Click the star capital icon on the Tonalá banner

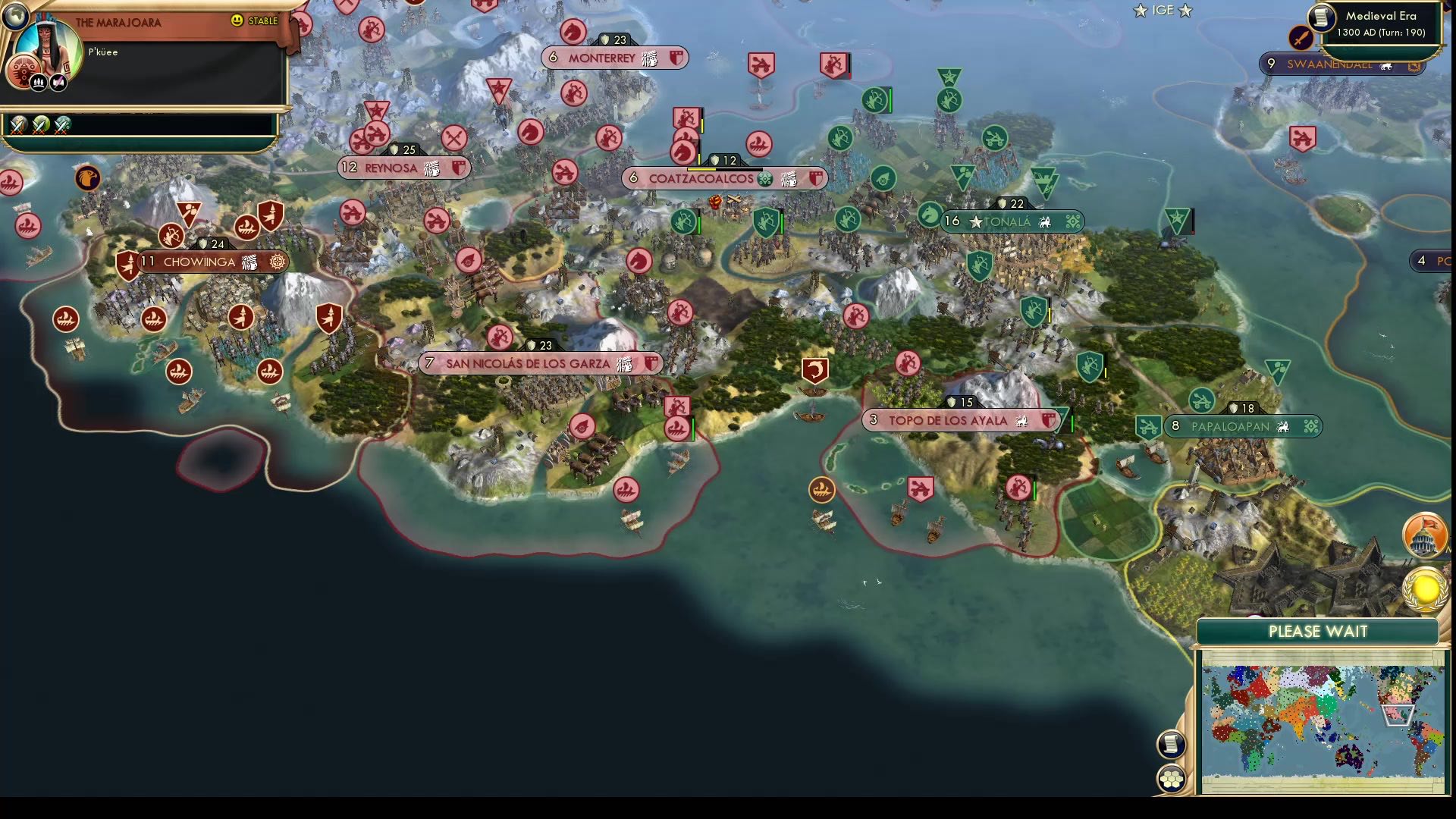(975, 222)
